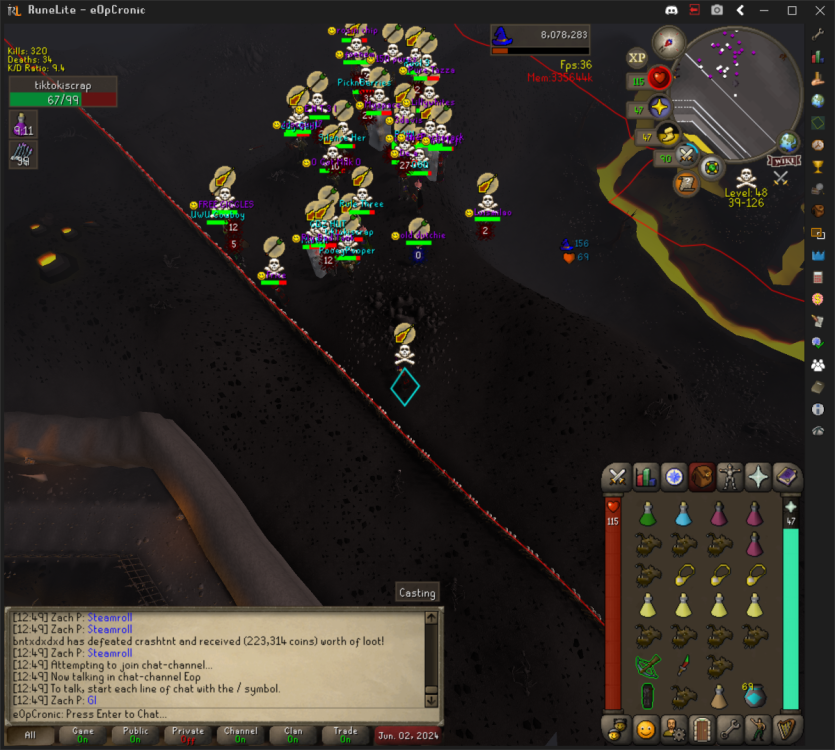Screen dimensions: 835x750
Task: Switch to the Skills tab
Action: click(x=646, y=477)
